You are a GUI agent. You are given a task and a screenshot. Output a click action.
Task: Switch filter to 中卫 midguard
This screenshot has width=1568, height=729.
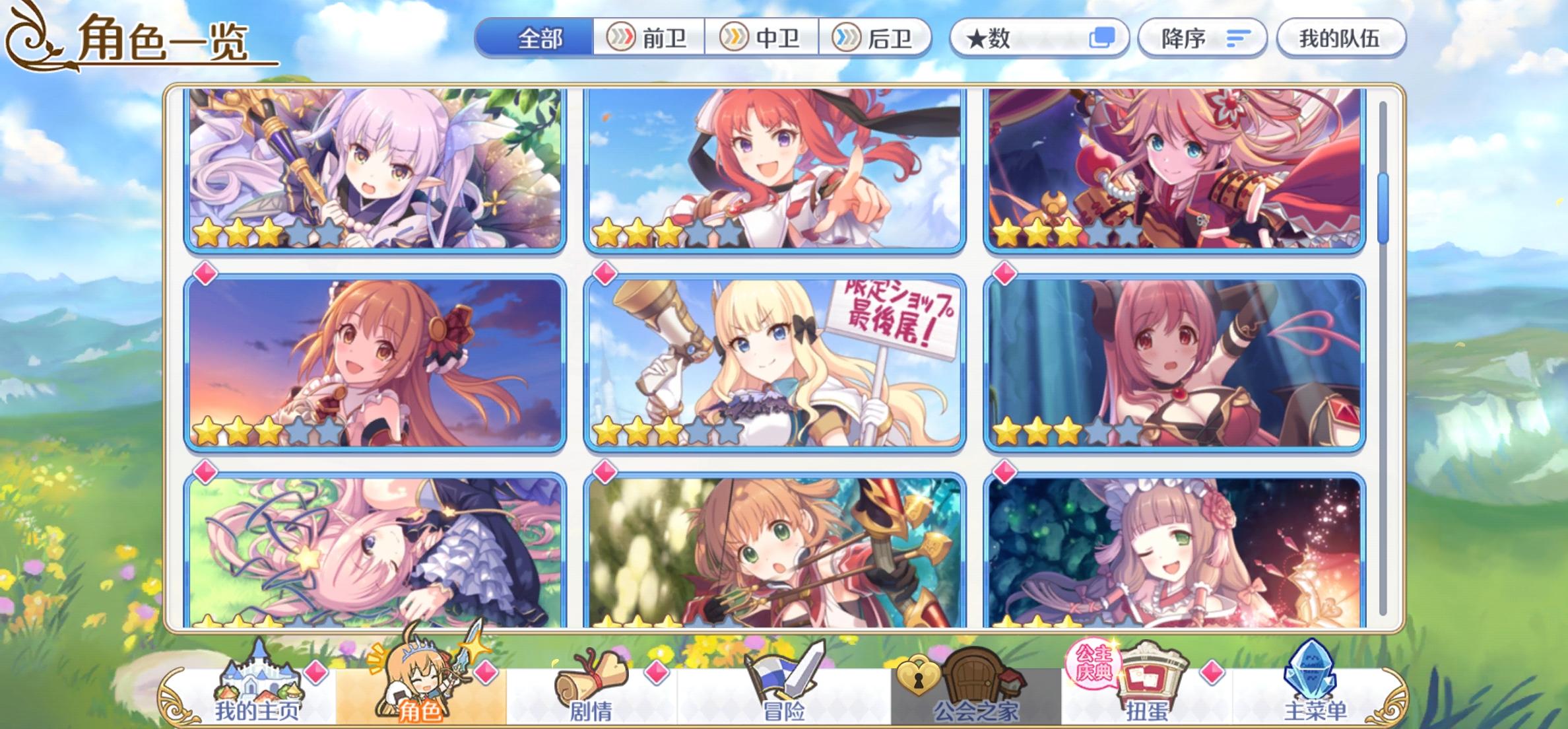[x=762, y=38]
